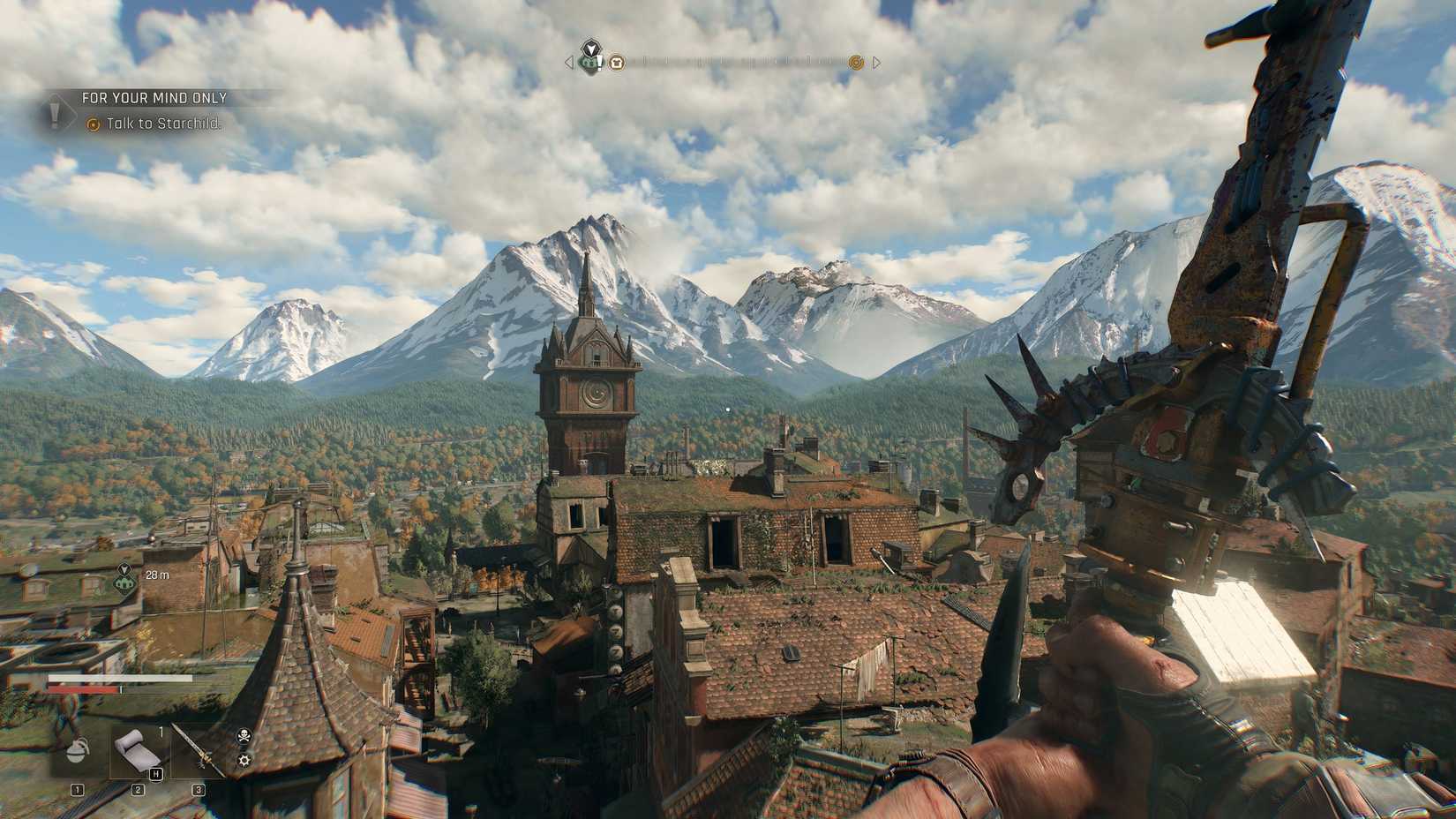Expand the compass using its left arrow
The image size is (1456, 819).
pos(568,63)
